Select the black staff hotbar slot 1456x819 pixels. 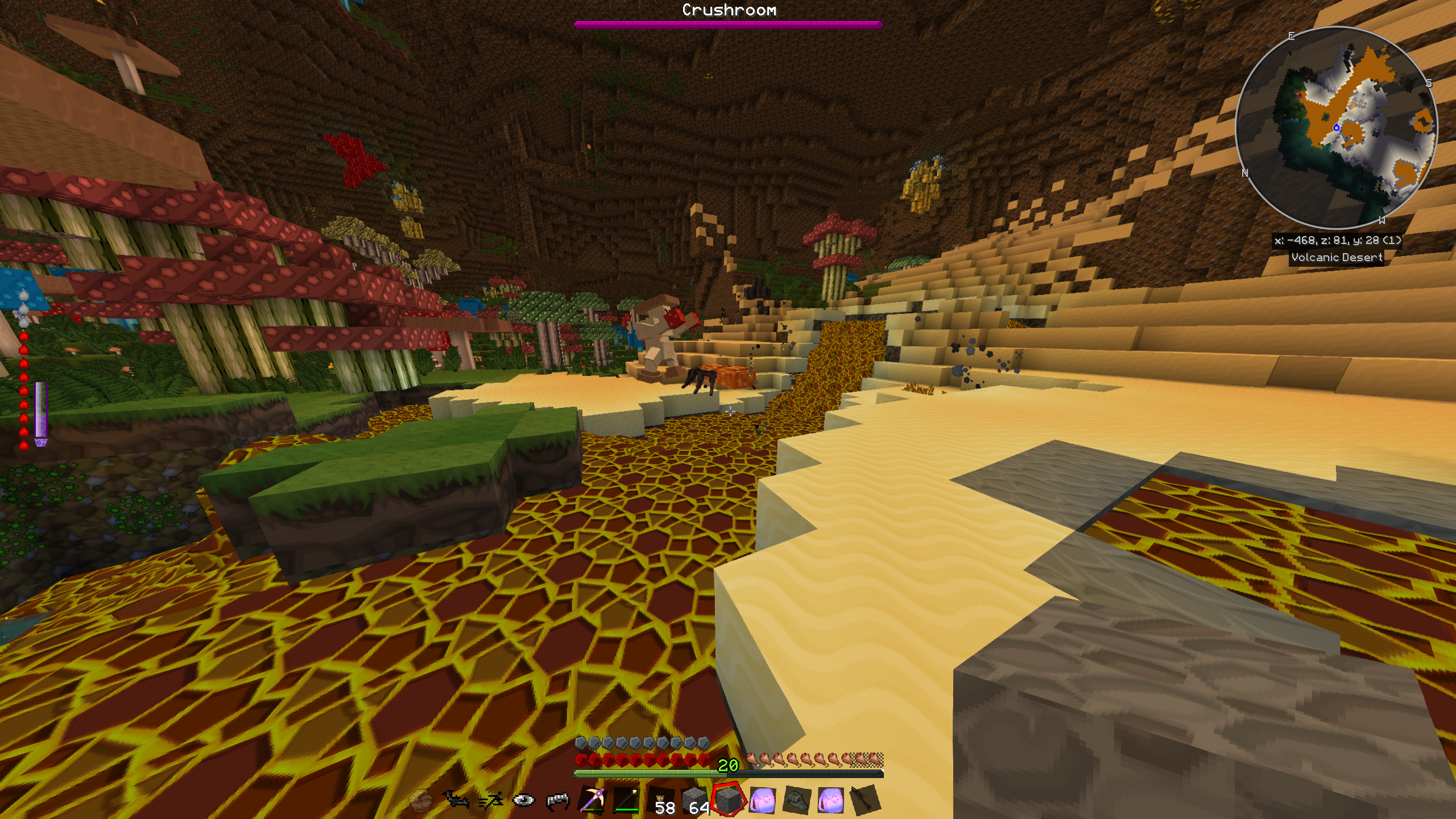tap(626, 800)
